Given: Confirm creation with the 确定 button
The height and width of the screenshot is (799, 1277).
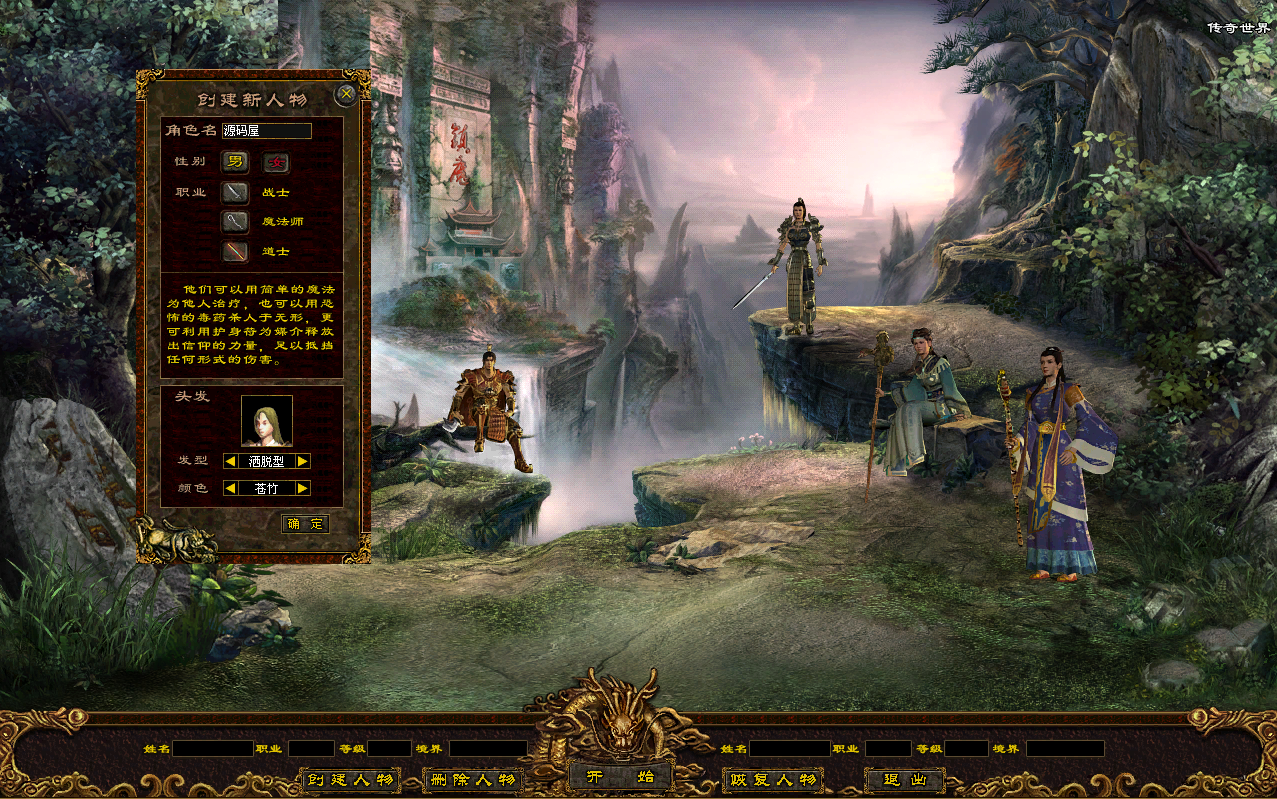Looking at the screenshot, I should pyautogui.click(x=305, y=524).
